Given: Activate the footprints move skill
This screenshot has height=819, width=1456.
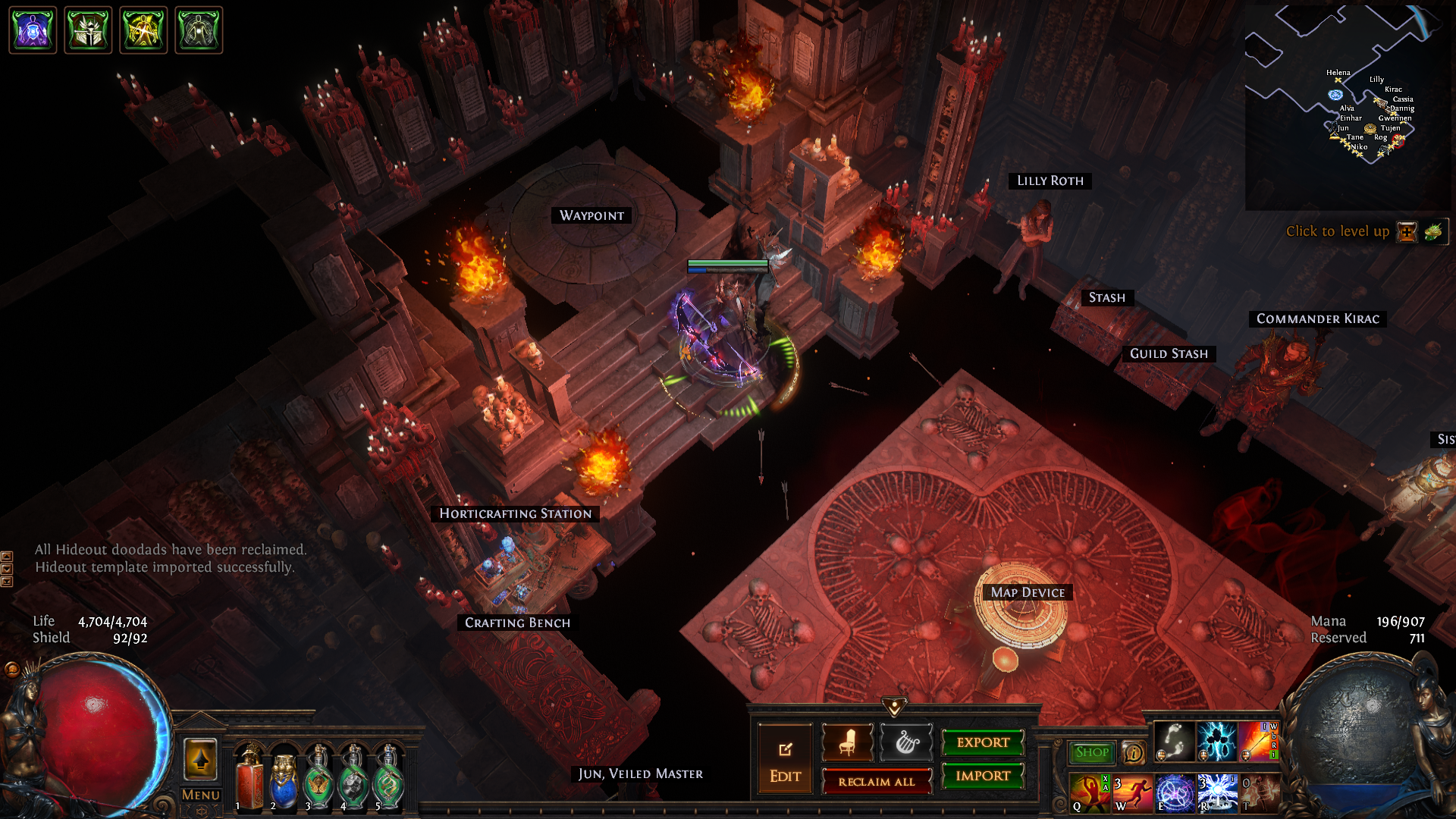Looking at the screenshot, I should 1173,741.
